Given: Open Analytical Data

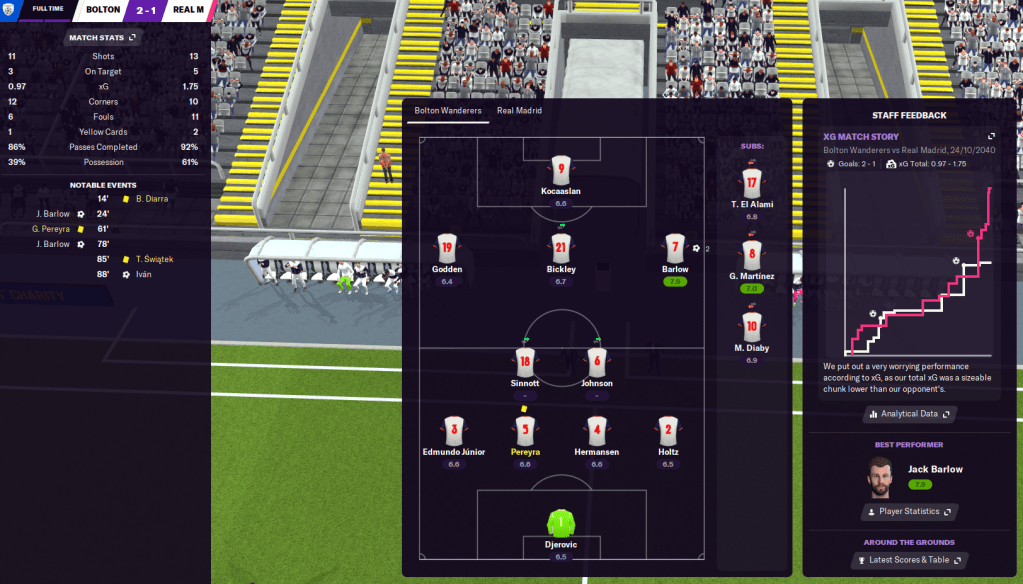Looking at the screenshot, I should (x=909, y=413).
